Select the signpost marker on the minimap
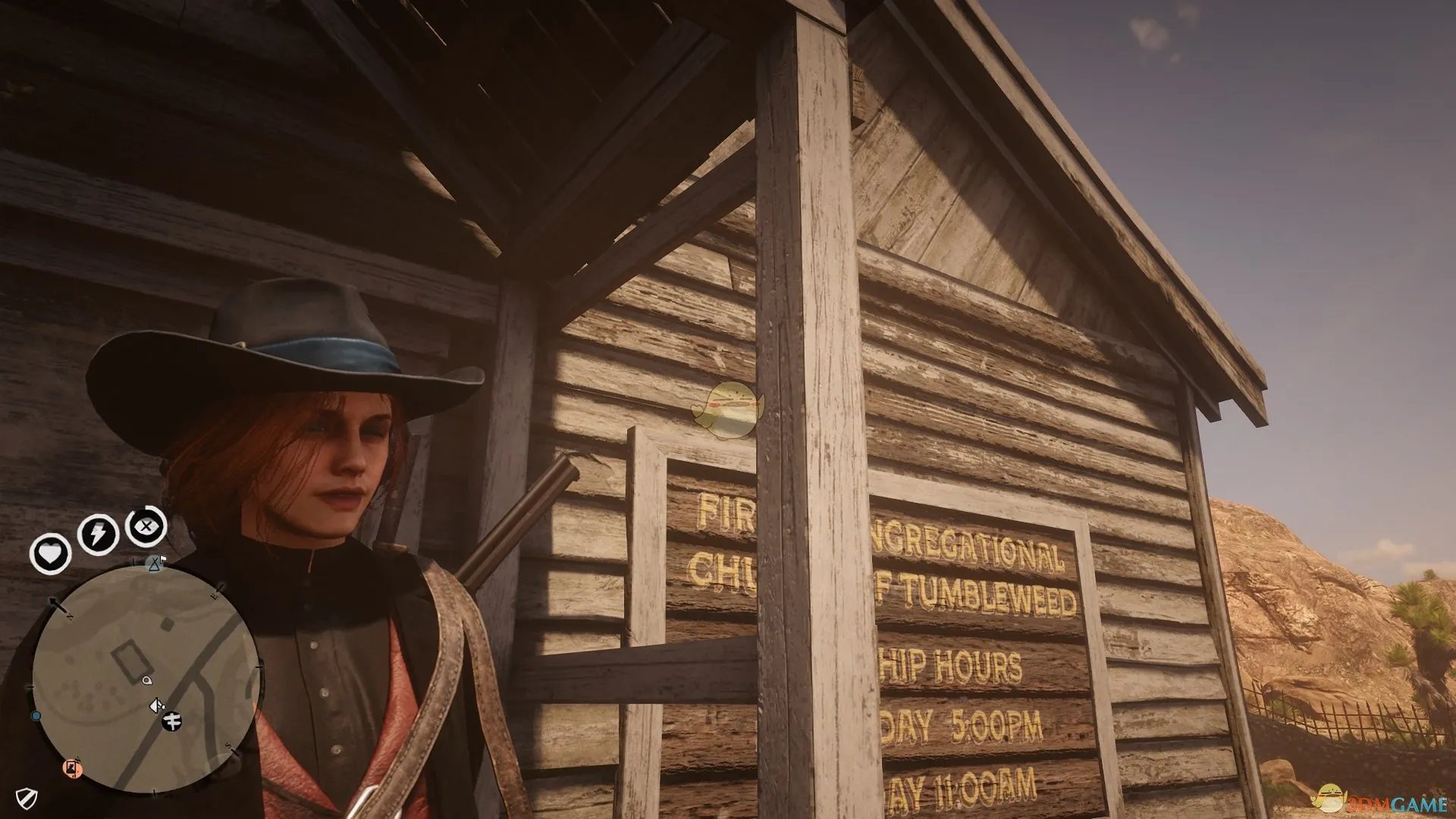 pos(173,721)
